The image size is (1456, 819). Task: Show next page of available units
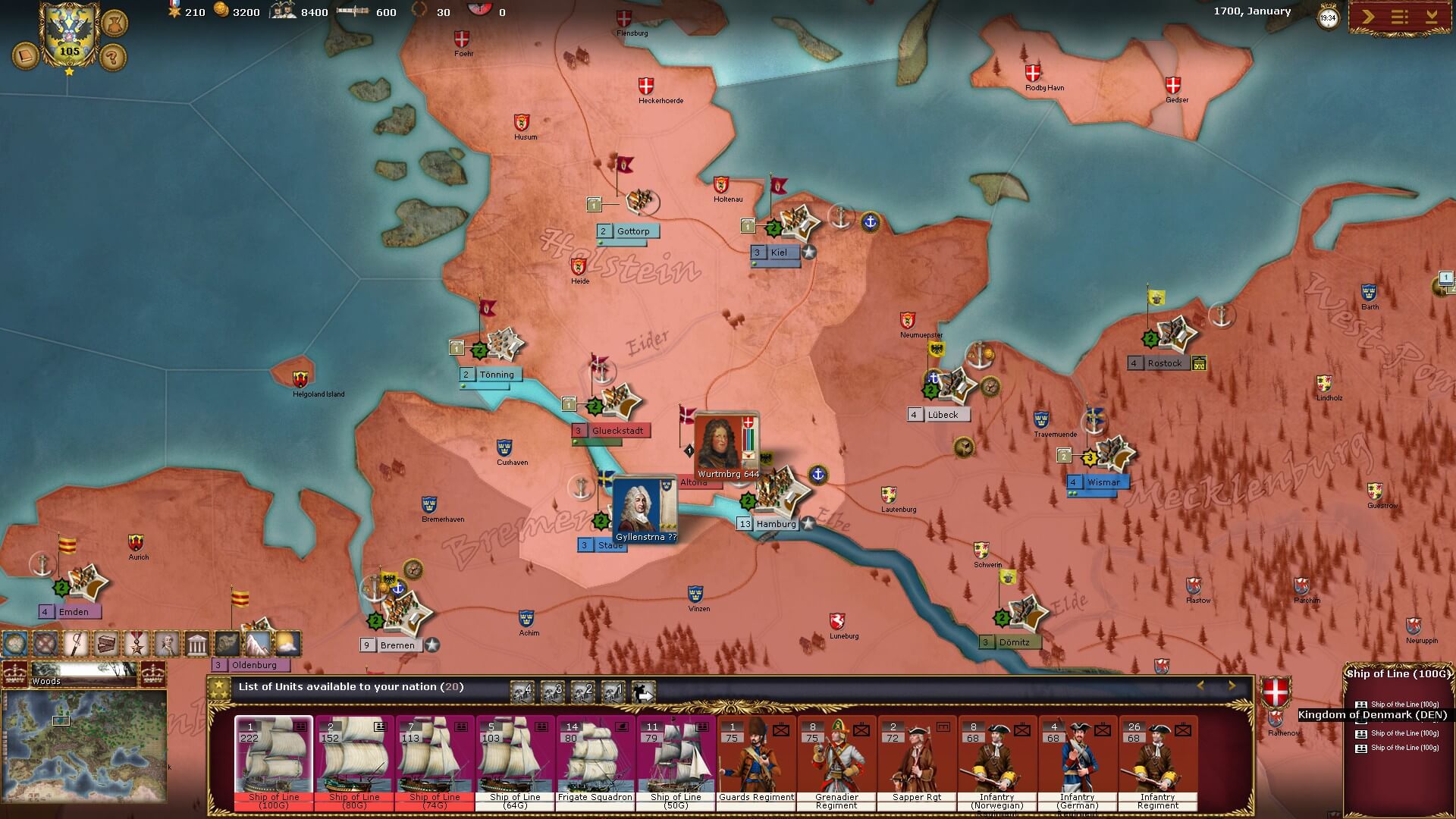(x=1232, y=686)
